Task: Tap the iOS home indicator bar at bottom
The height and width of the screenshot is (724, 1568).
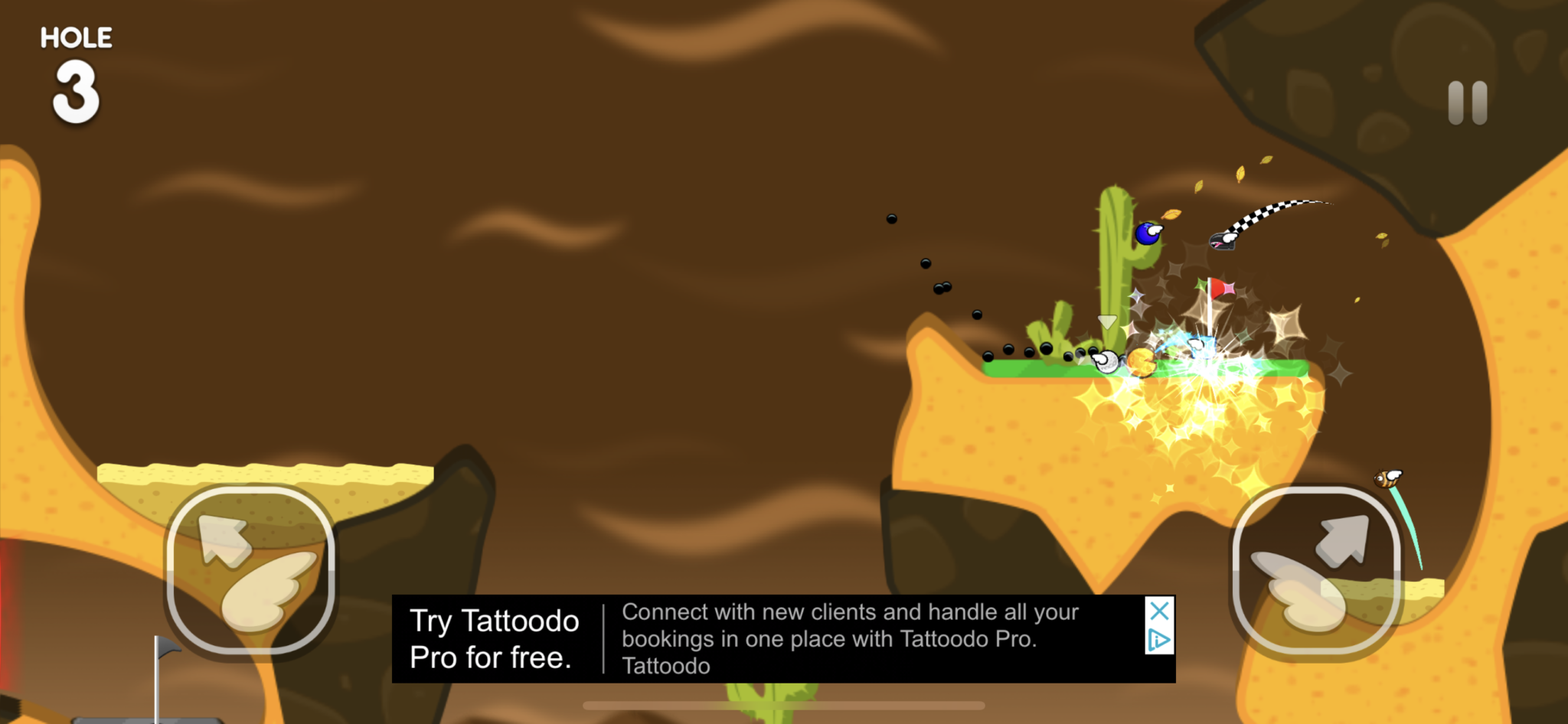Action: click(x=784, y=705)
